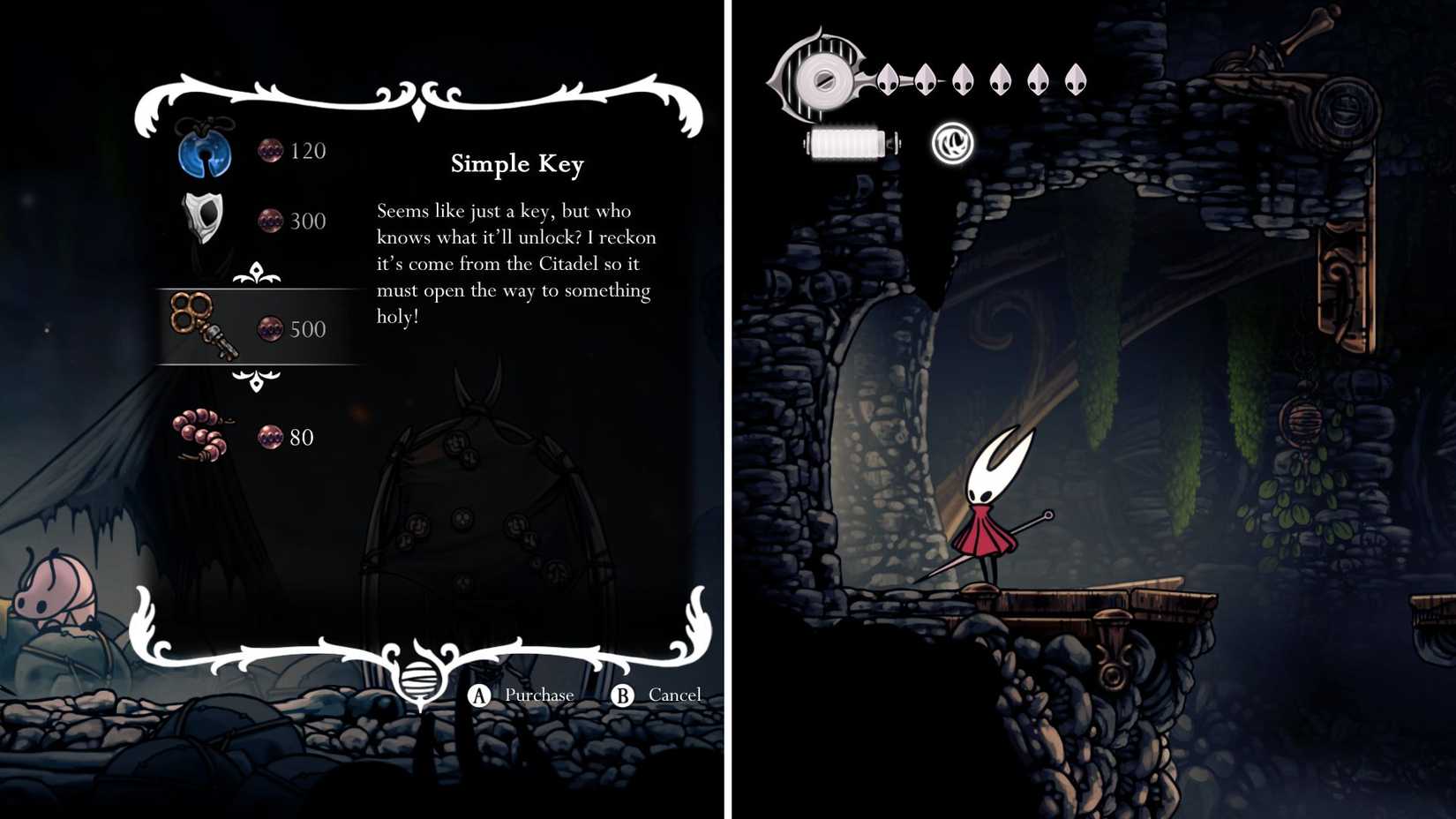Click the rosary icon next to 120
1456x819 pixels.
[270, 150]
